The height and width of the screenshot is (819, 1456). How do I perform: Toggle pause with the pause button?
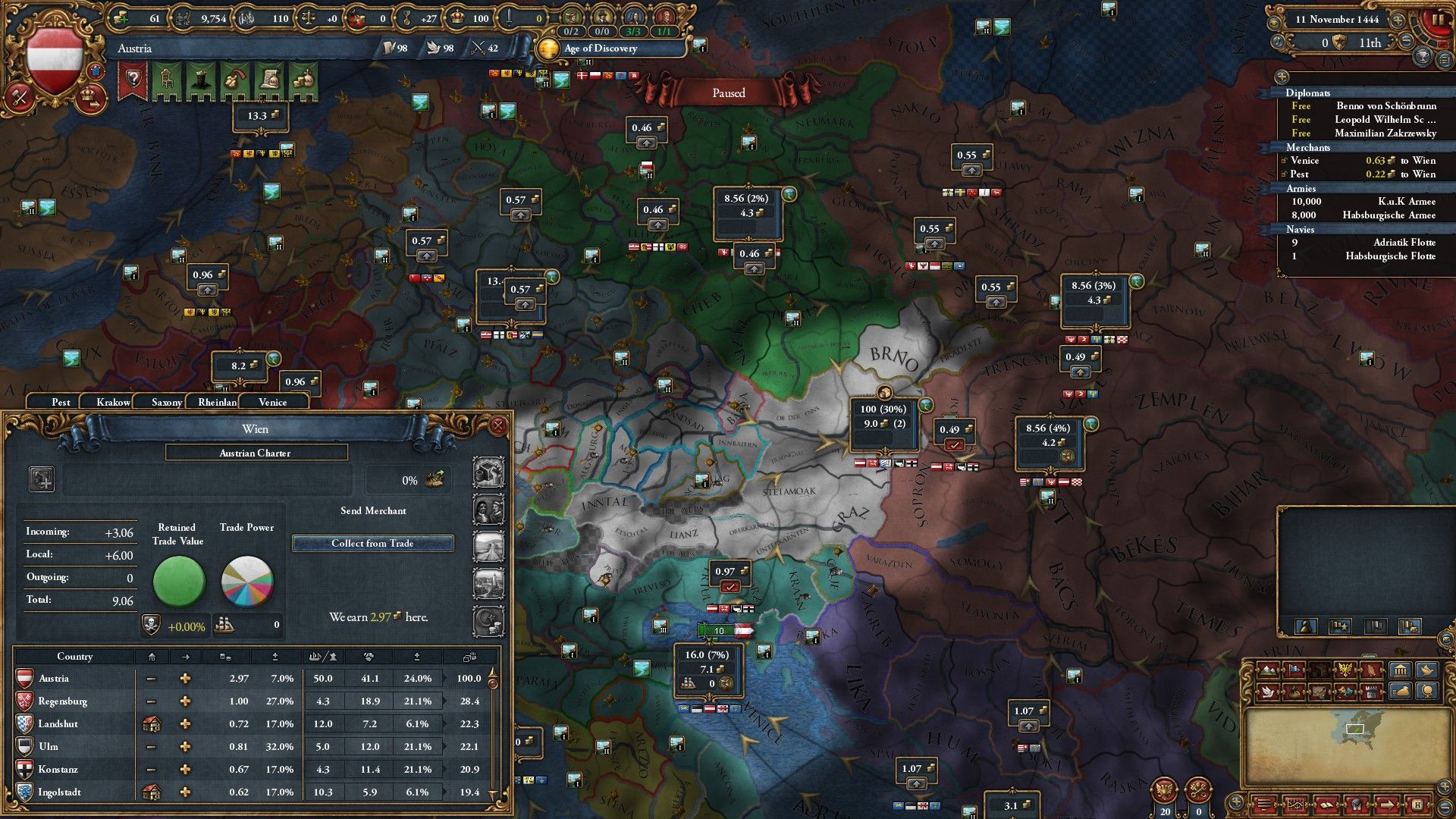(1439, 19)
